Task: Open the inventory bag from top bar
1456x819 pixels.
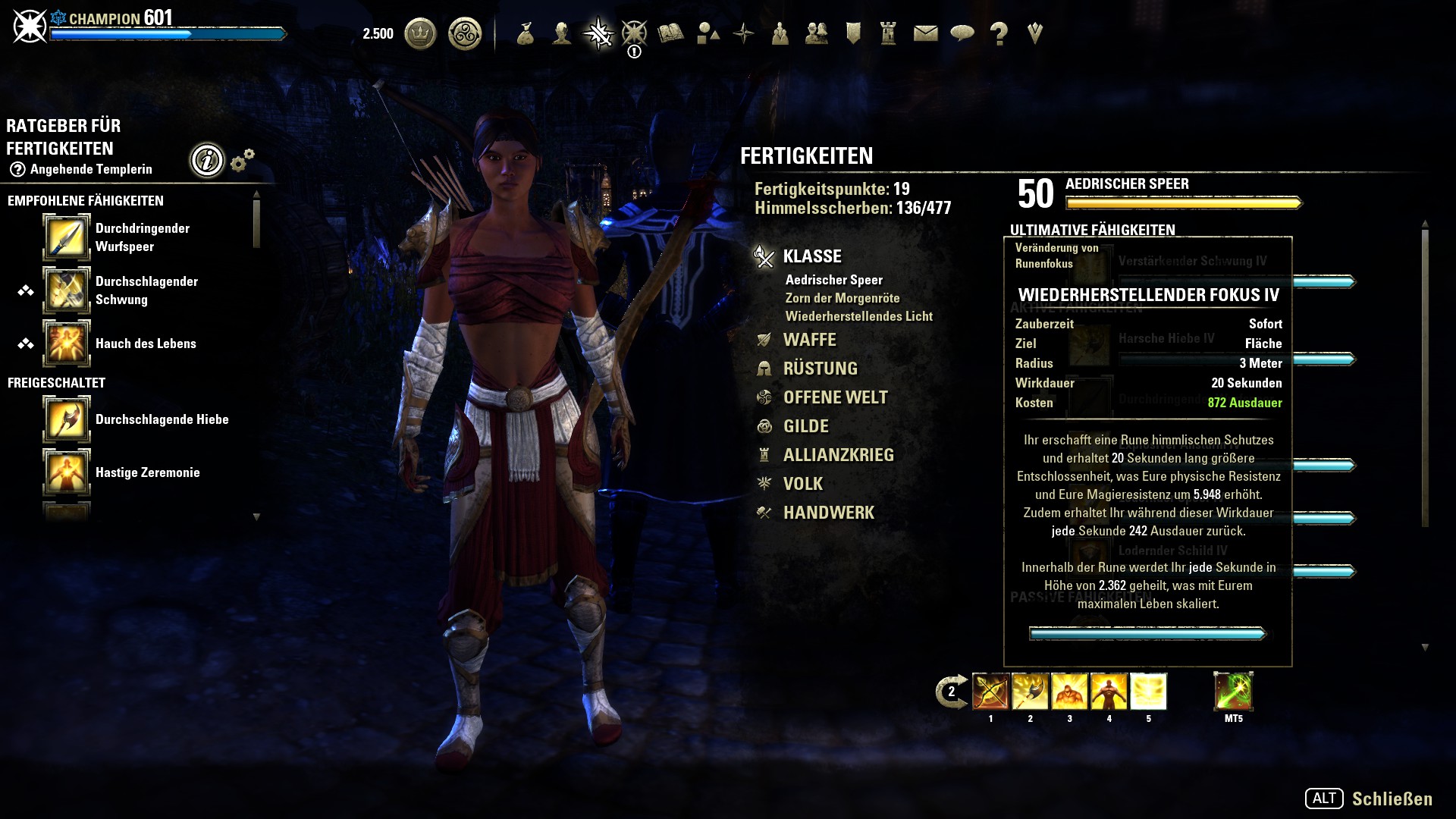Action: click(525, 33)
